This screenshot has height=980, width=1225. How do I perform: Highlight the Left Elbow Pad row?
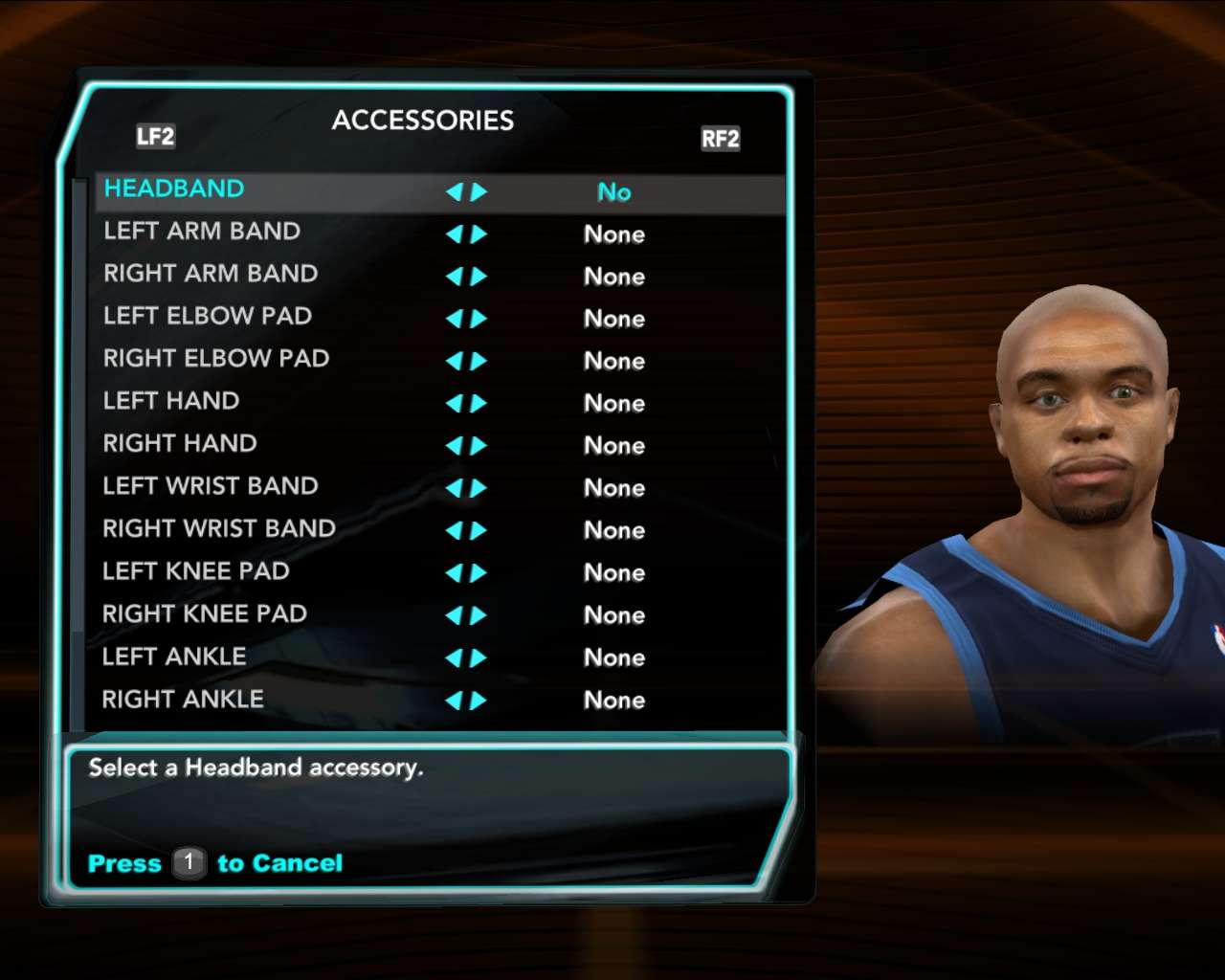point(208,317)
